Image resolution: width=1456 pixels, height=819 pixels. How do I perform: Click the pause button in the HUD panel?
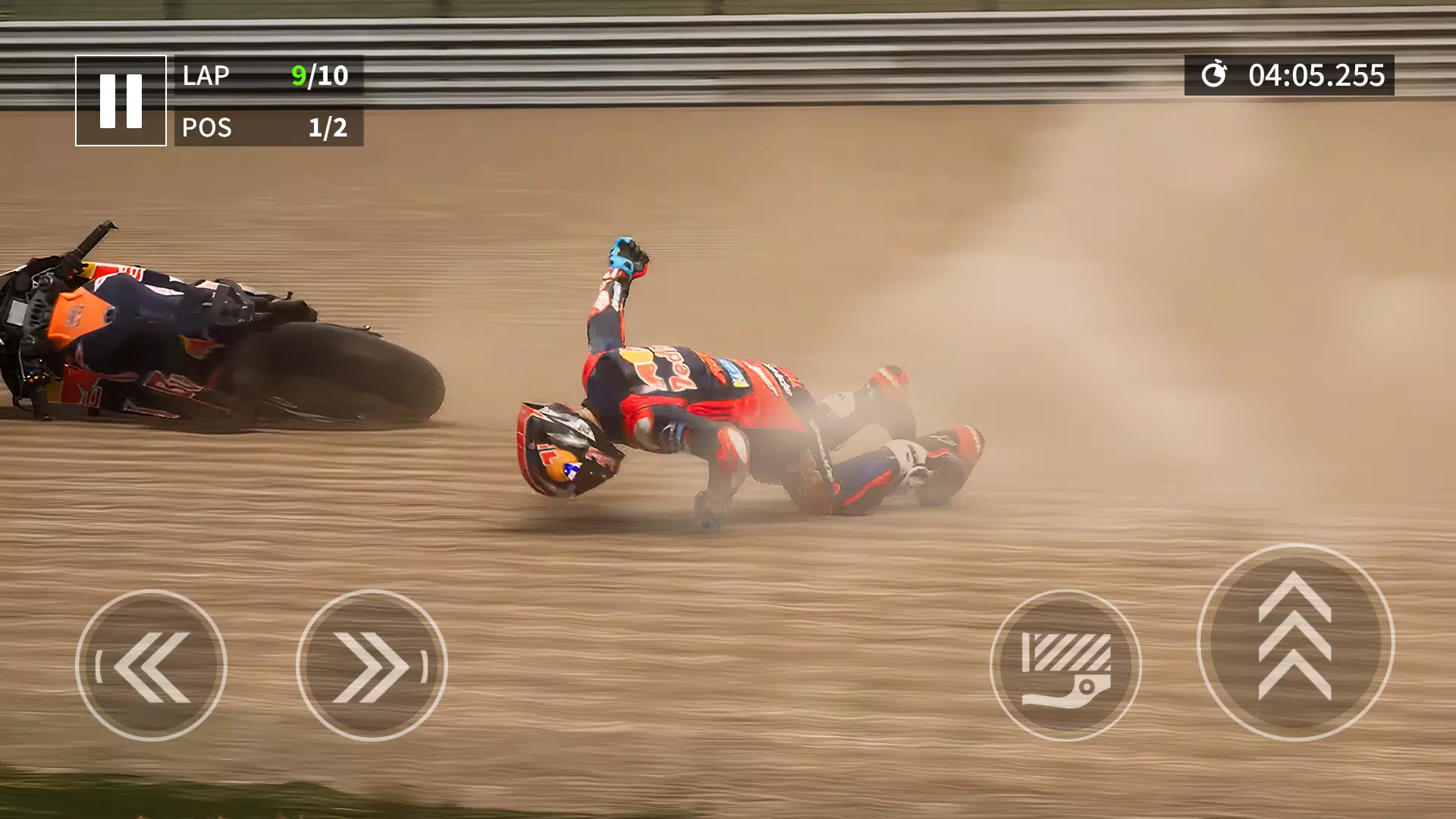click(x=121, y=100)
